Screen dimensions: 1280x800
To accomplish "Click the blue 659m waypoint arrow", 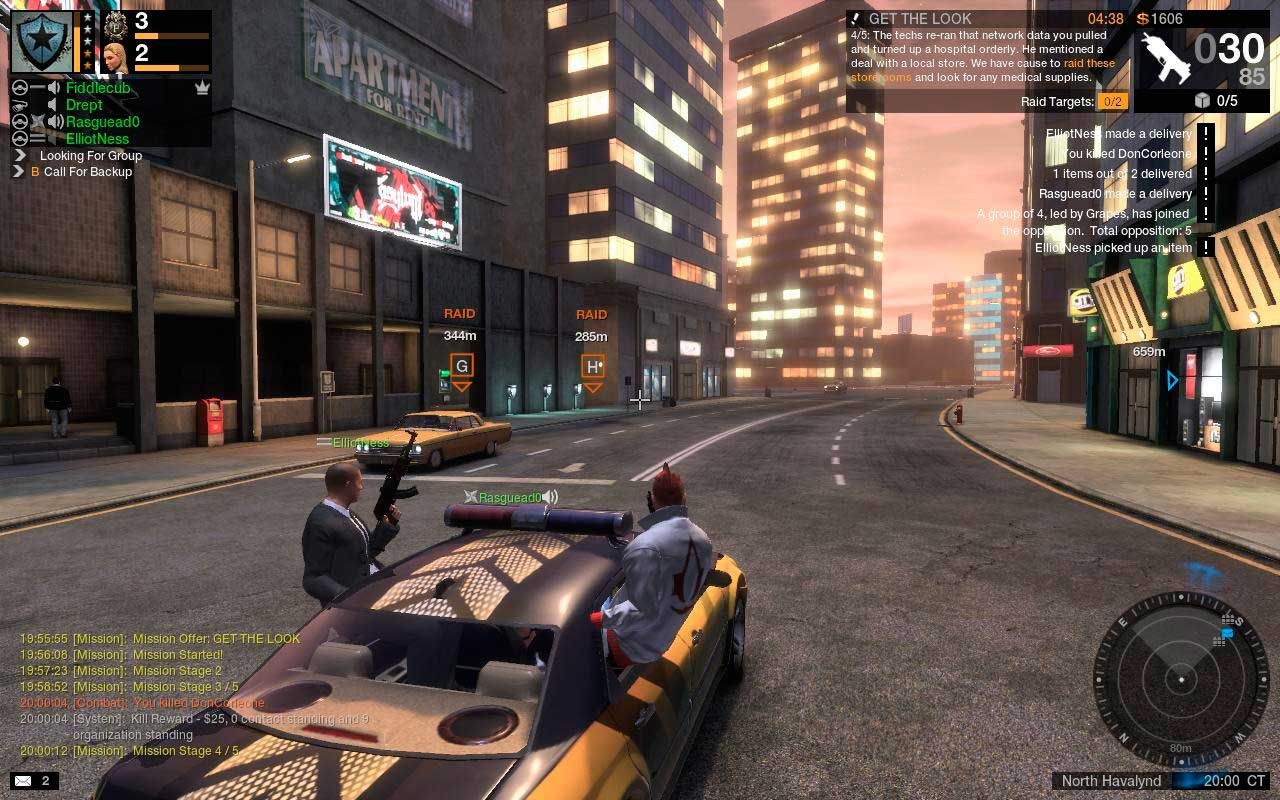I will (1173, 380).
